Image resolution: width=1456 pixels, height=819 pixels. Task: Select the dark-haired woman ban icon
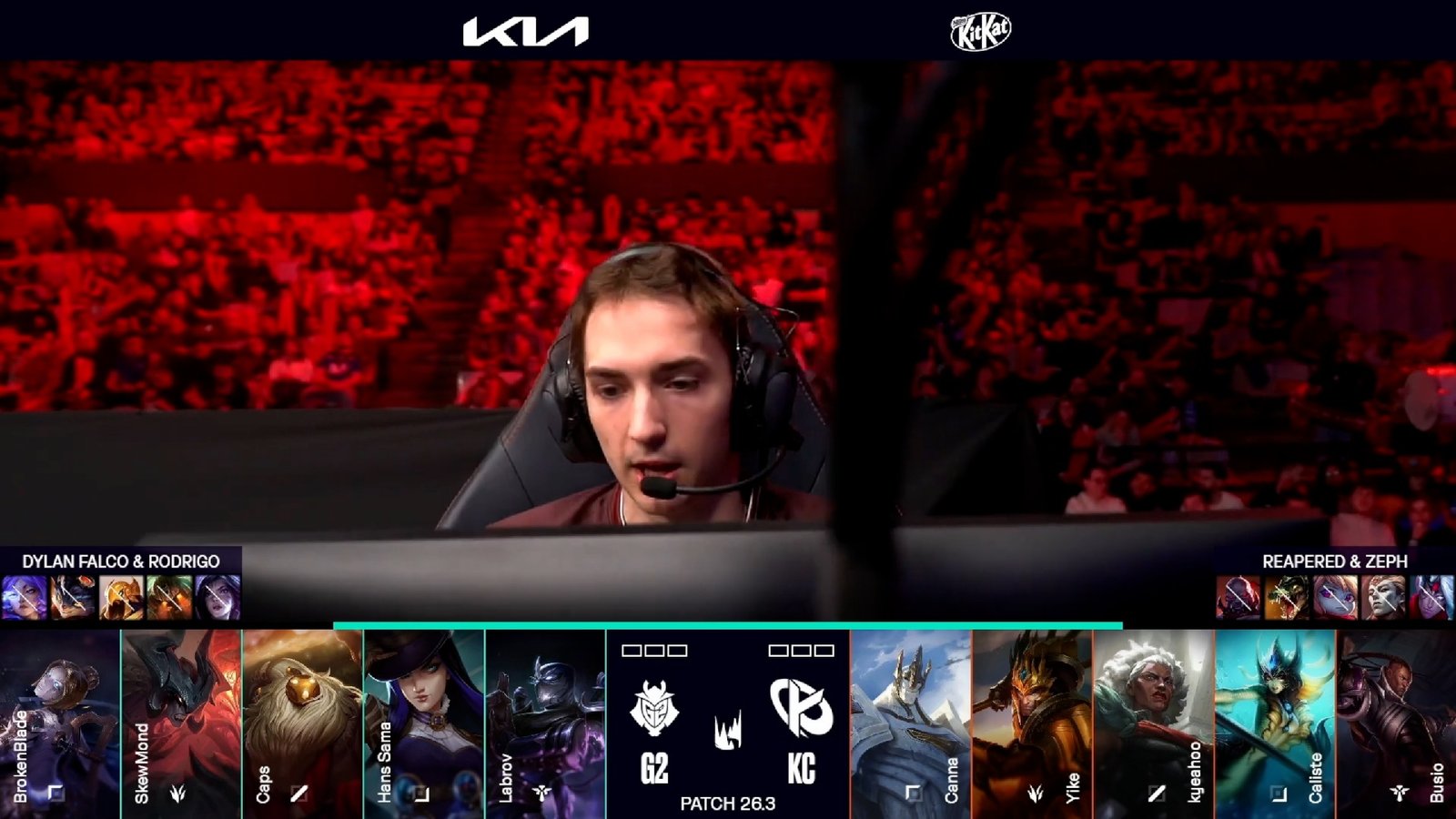217,597
